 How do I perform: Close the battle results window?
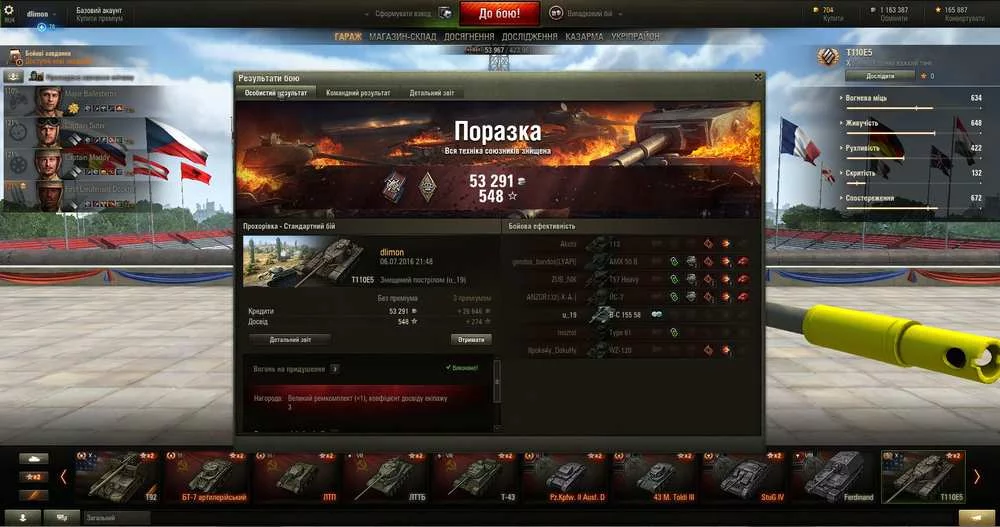click(x=757, y=77)
